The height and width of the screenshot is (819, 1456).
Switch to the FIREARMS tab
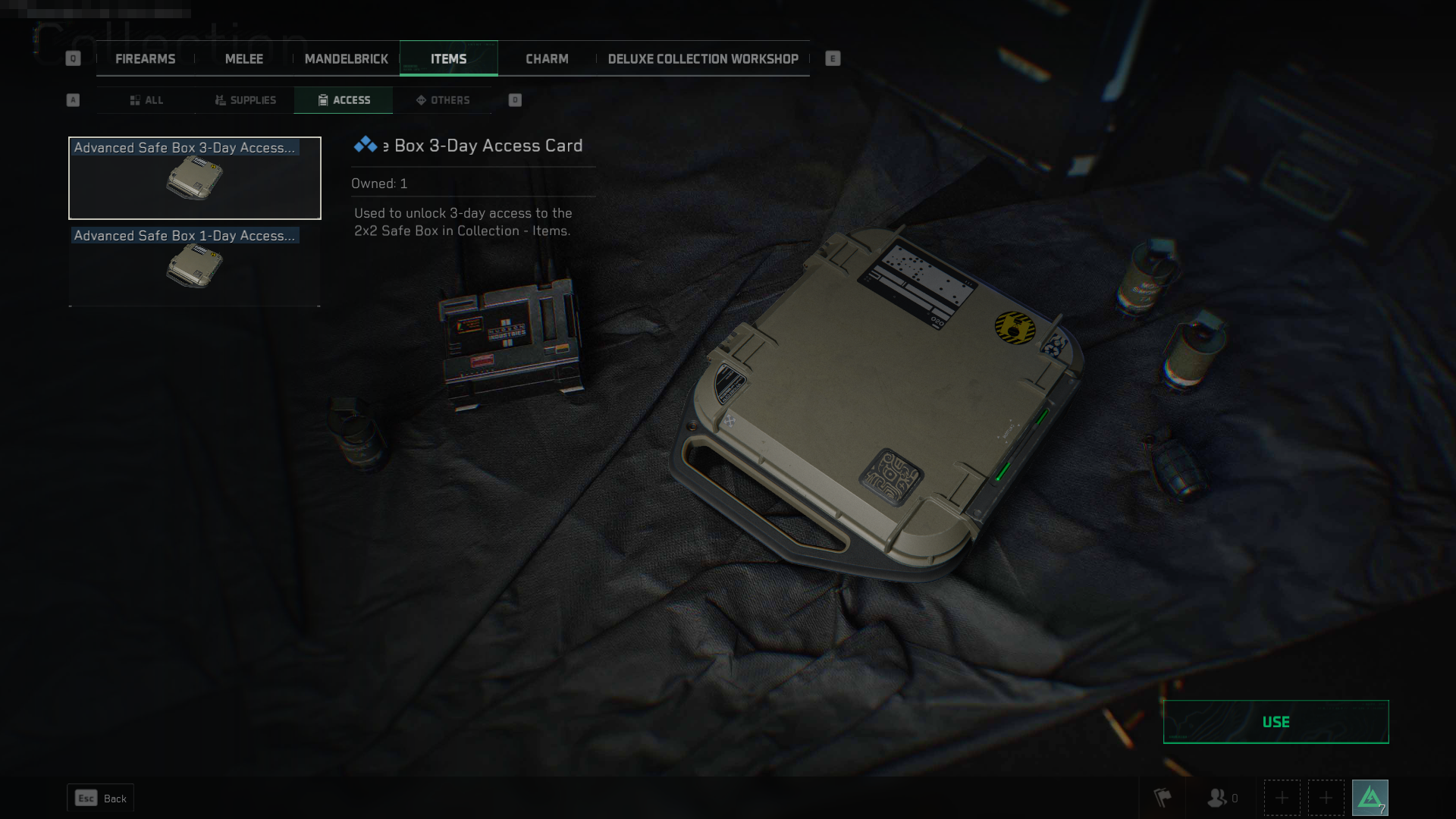145,58
